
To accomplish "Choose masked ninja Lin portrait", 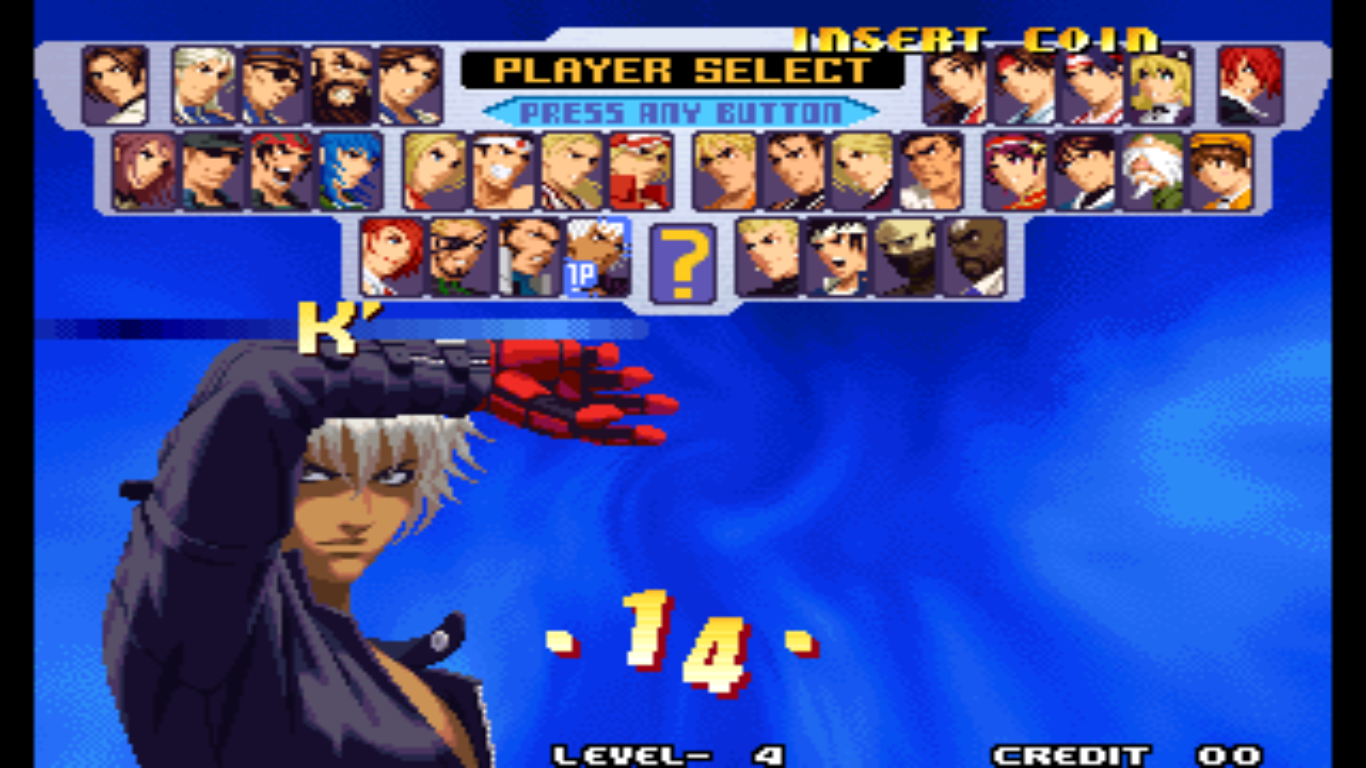I will point(906,257).
